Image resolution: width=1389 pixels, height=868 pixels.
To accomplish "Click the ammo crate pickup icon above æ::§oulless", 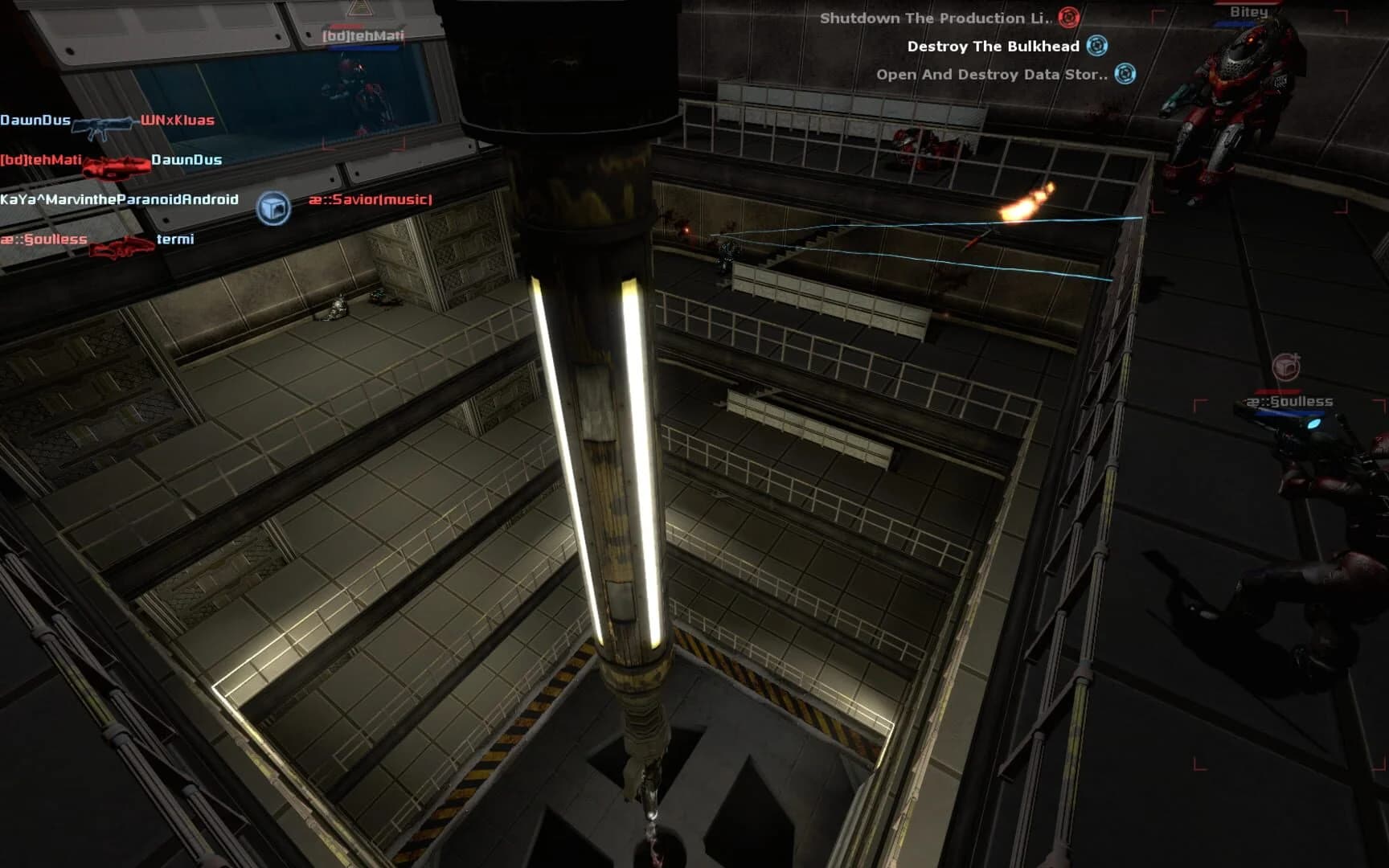I will (1287, 365).
